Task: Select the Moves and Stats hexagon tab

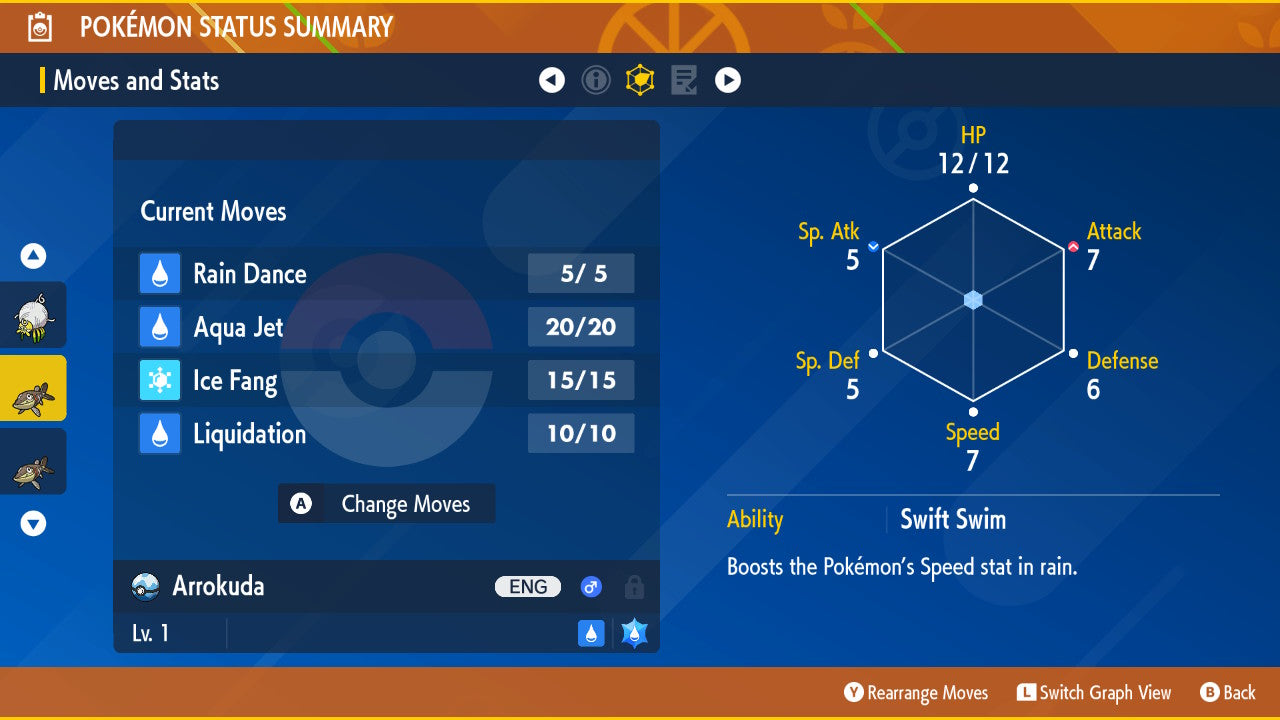Action: pyautogui.click(x=640, y=80)
